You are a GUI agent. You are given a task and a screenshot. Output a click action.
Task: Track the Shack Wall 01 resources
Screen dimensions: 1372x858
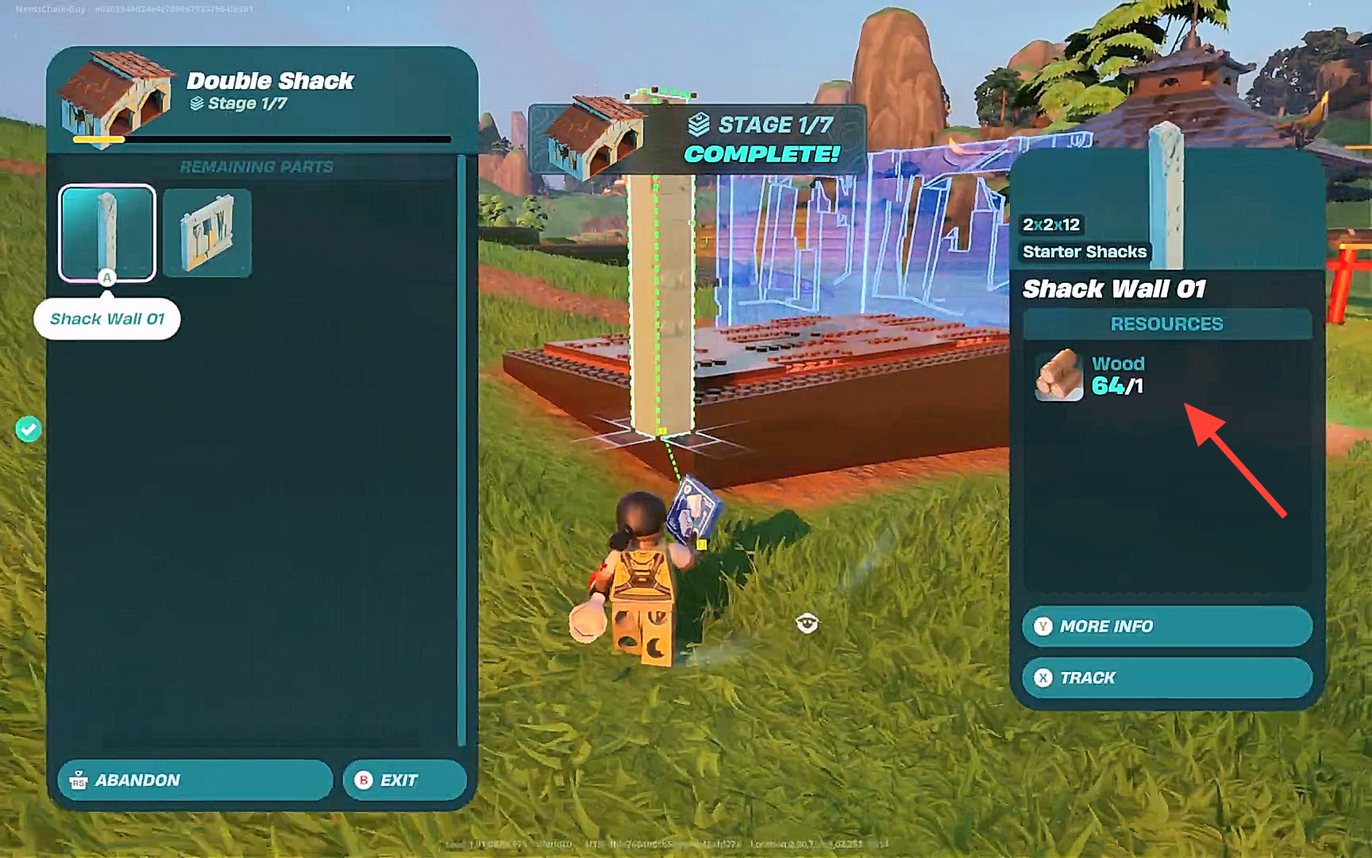pyautogui.click(x=1166, y=678)
